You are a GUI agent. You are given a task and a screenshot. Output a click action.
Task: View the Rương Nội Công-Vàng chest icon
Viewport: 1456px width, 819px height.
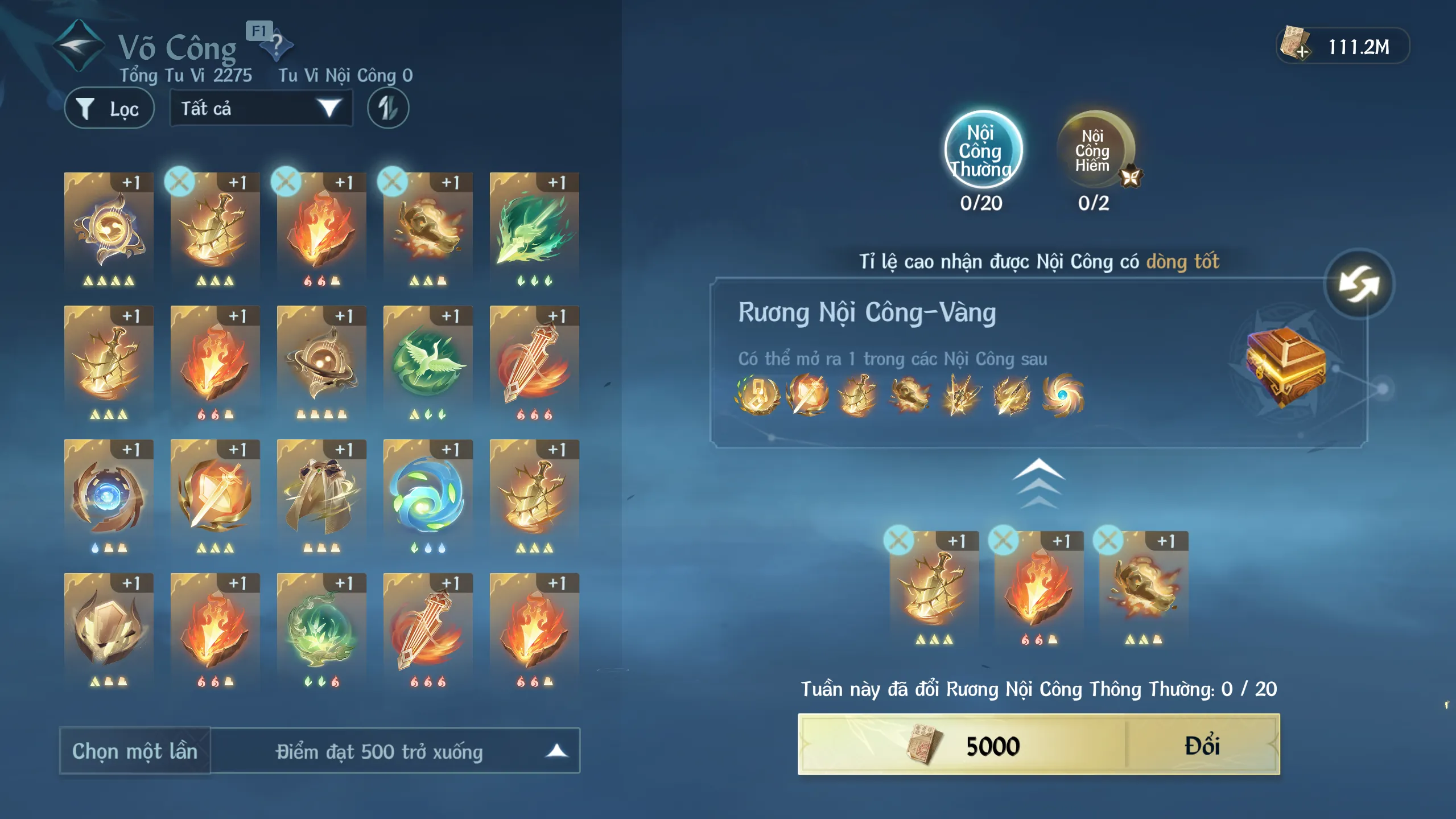(x=1285, y=366)
